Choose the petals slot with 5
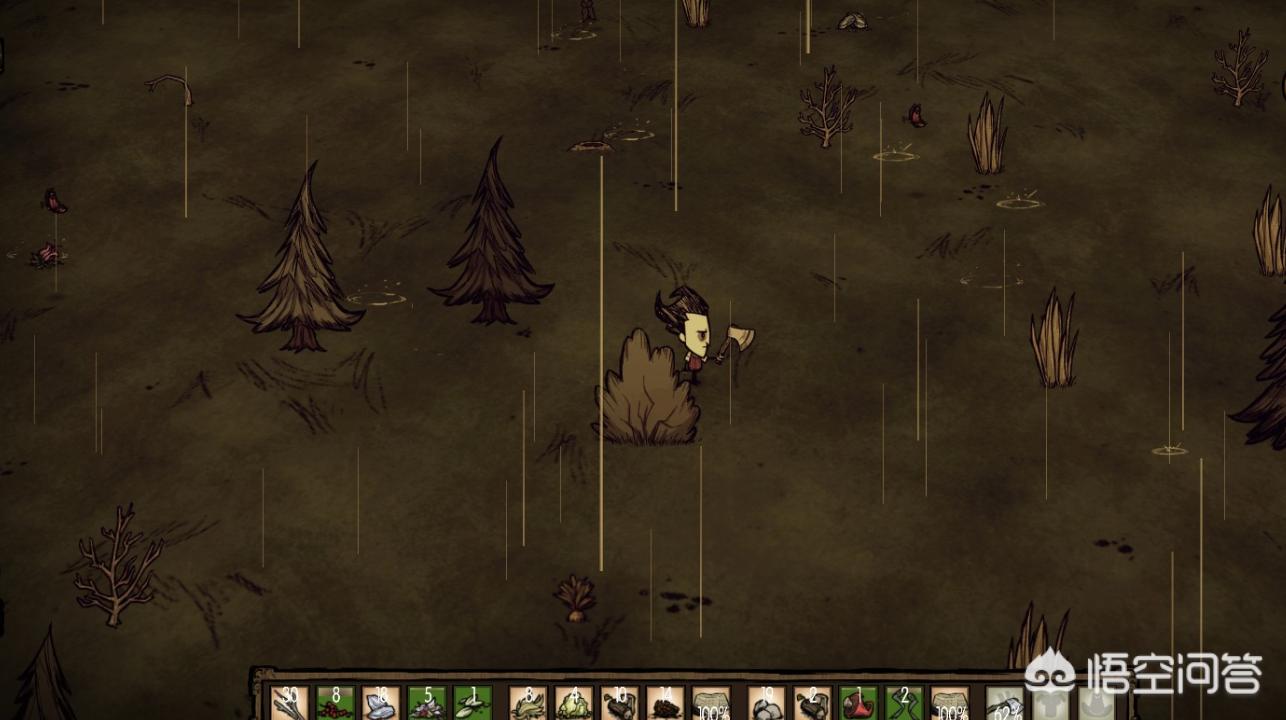 pyautogui.click(x=427, y=703)
